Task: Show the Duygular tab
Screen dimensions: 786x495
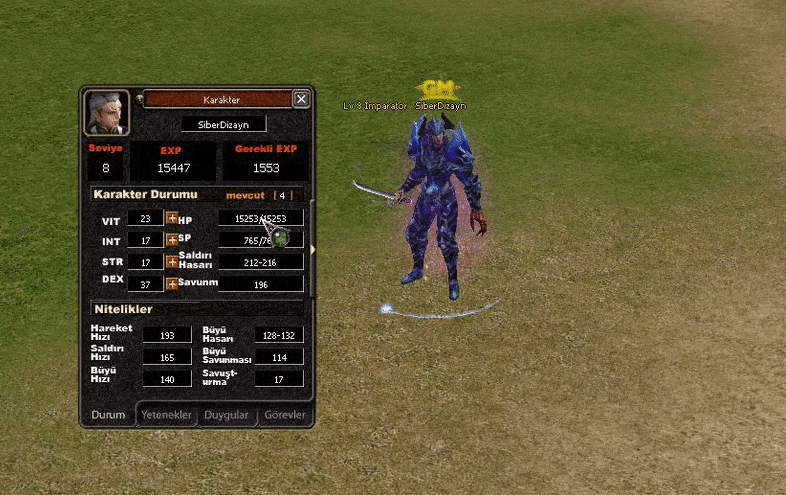Action: [227, 415]
